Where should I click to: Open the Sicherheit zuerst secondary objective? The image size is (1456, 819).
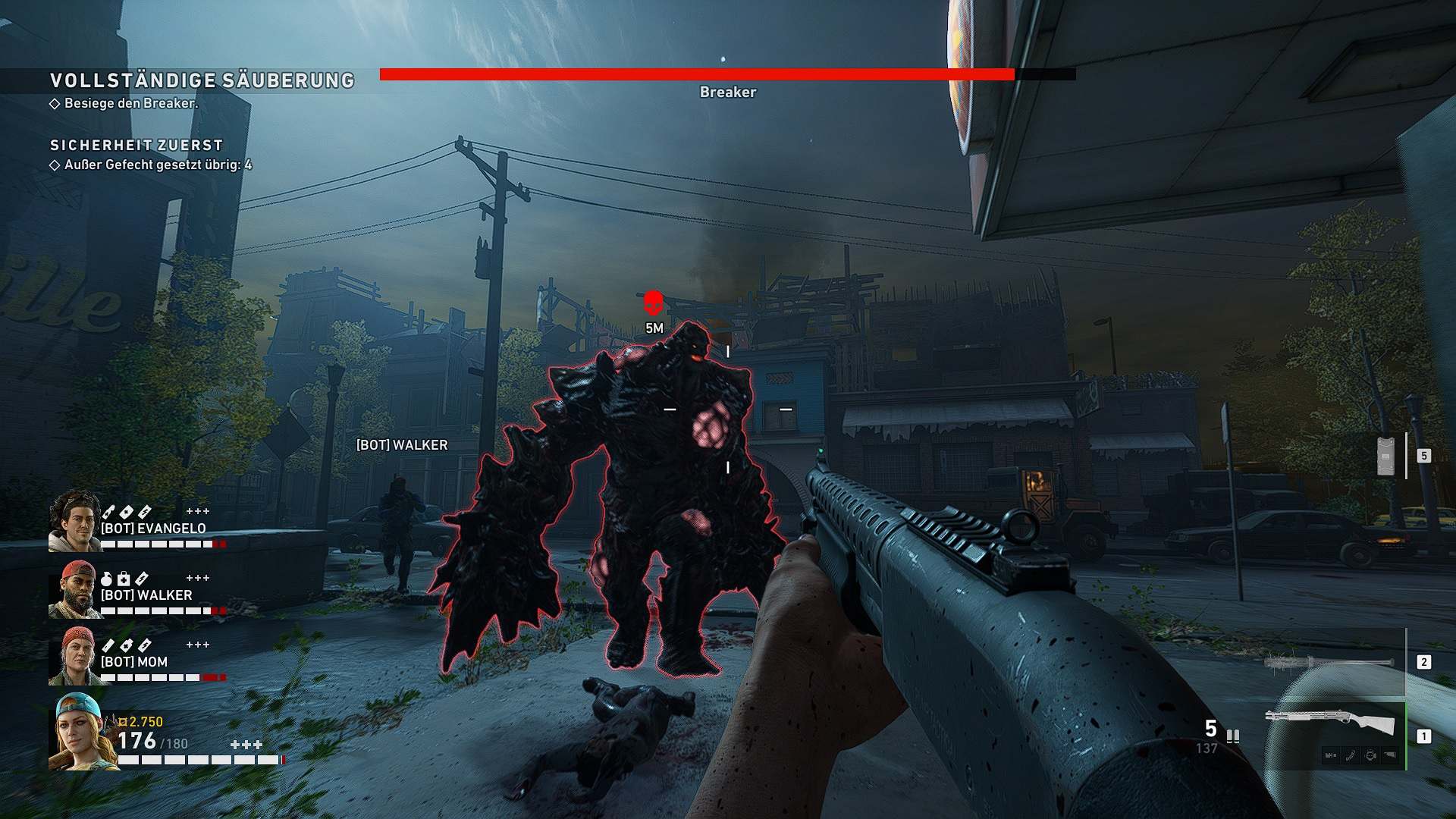pos(136,145)
